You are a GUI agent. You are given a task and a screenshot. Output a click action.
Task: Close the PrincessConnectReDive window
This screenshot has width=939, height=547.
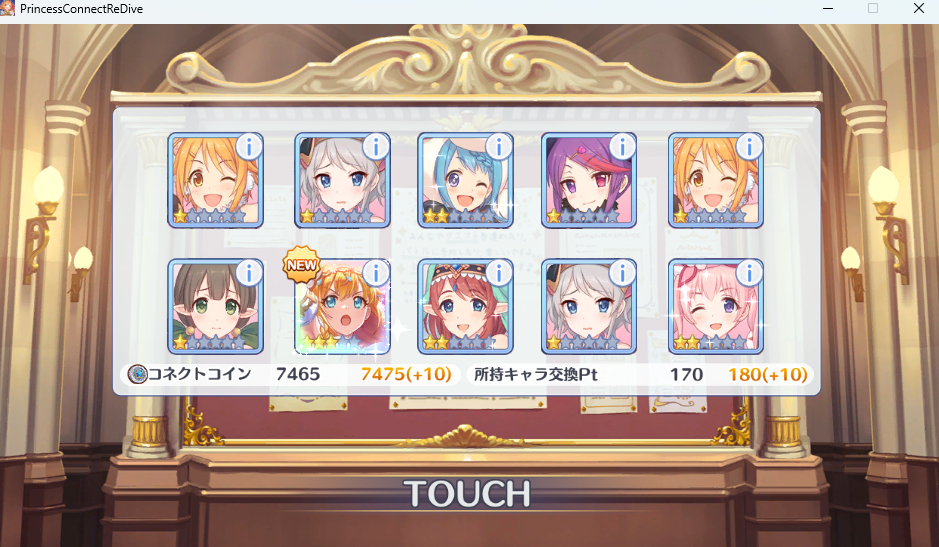(x=919, y=8)
